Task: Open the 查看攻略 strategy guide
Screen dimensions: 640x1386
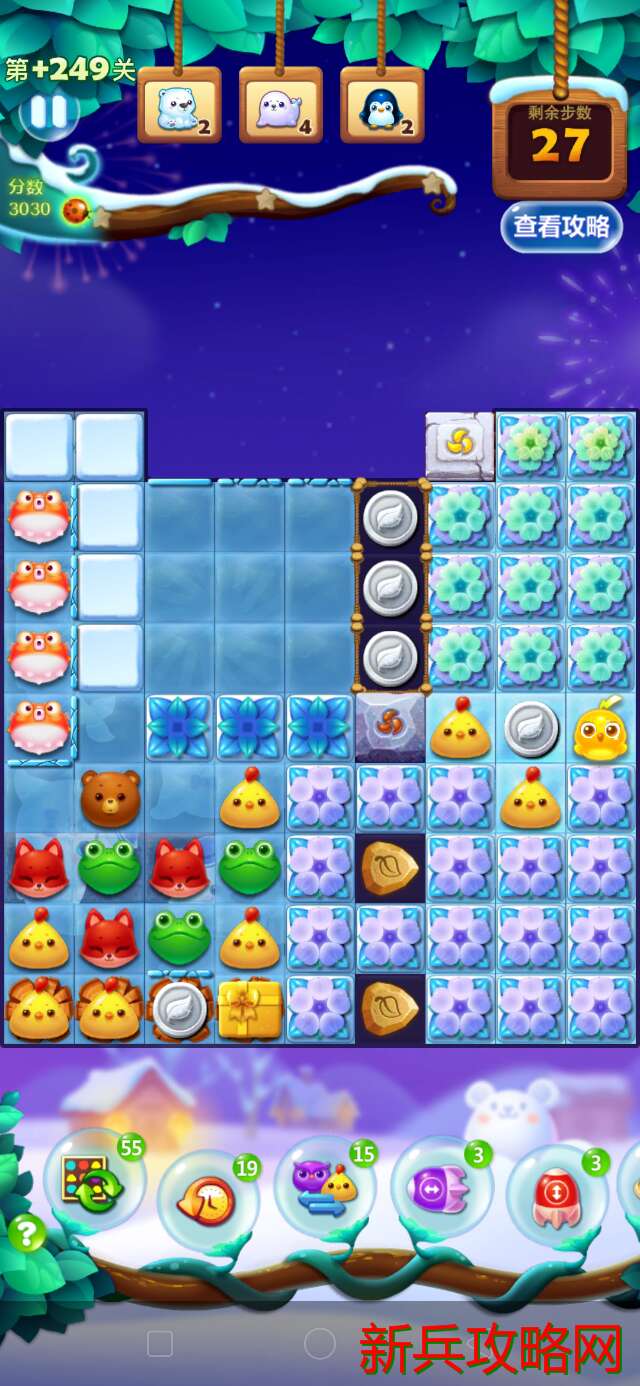Action: [561, 226]
